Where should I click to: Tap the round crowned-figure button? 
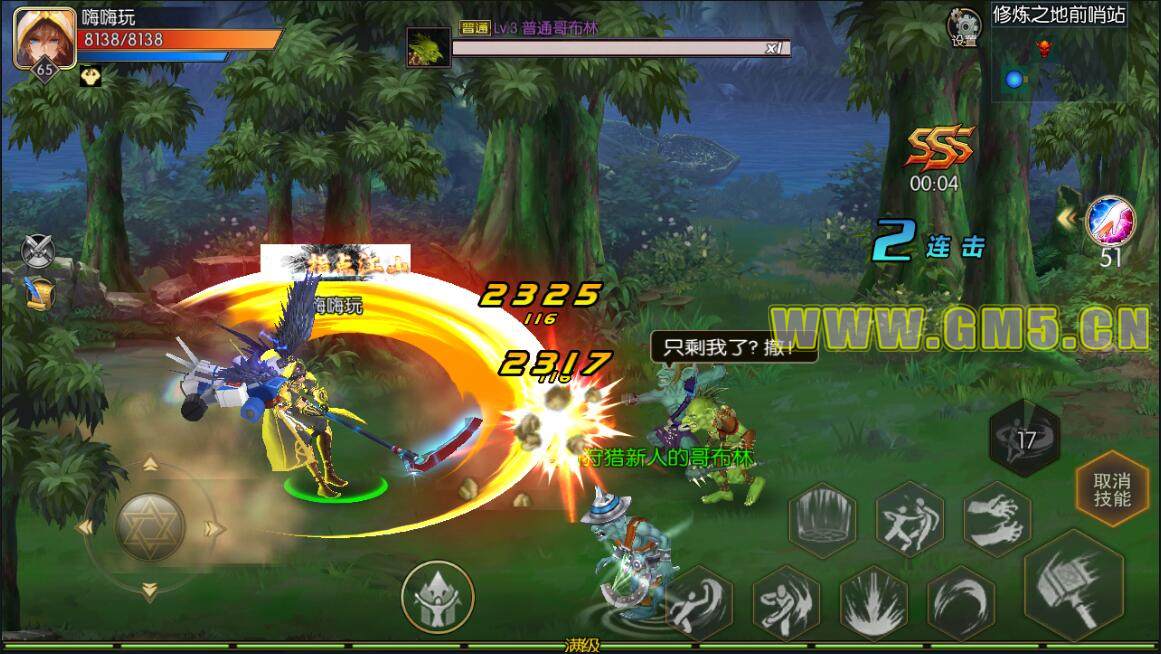[437, 597]
